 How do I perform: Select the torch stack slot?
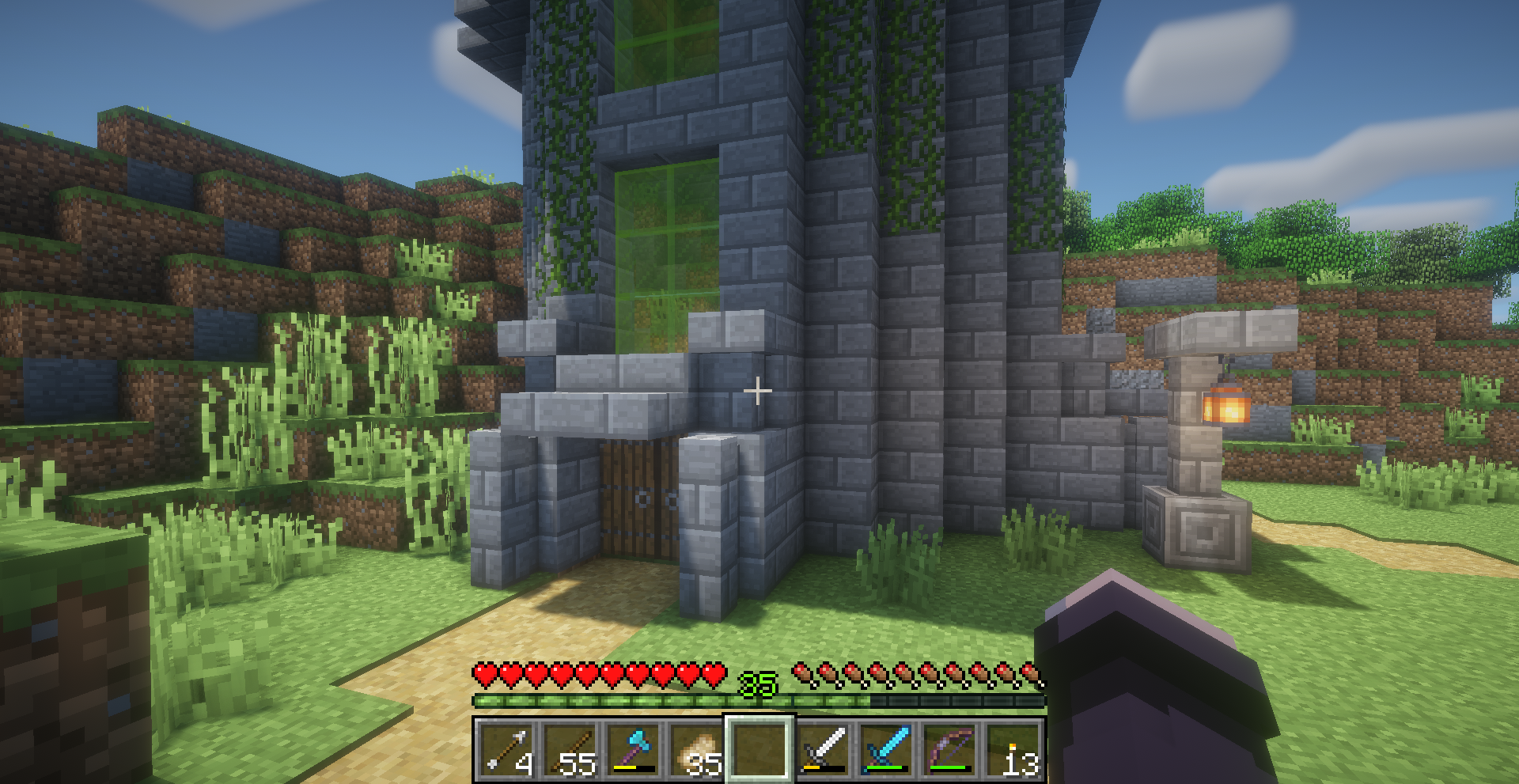click(1013, 748)
